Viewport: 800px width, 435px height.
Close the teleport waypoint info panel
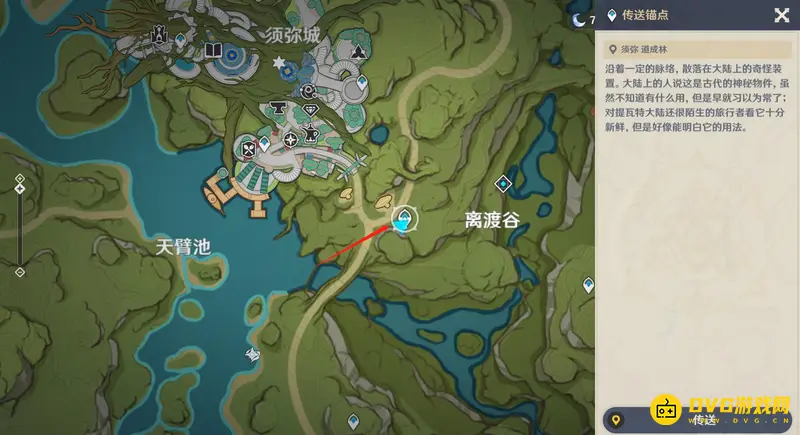click(x=781, y=15)
